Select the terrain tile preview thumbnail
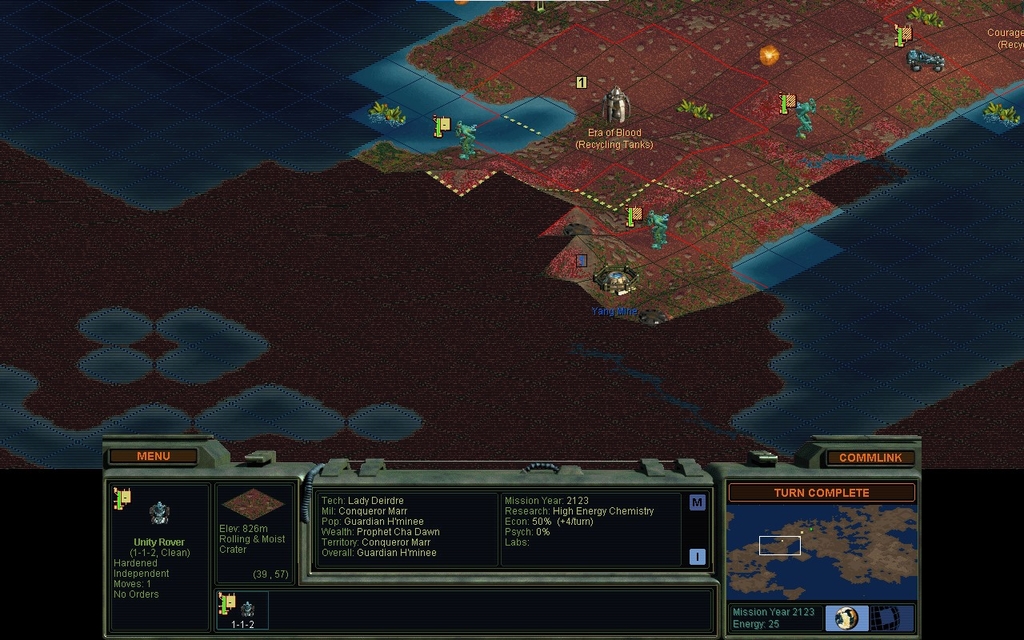The width and height of the screenshot is (1024, 640). click(254, 504)
